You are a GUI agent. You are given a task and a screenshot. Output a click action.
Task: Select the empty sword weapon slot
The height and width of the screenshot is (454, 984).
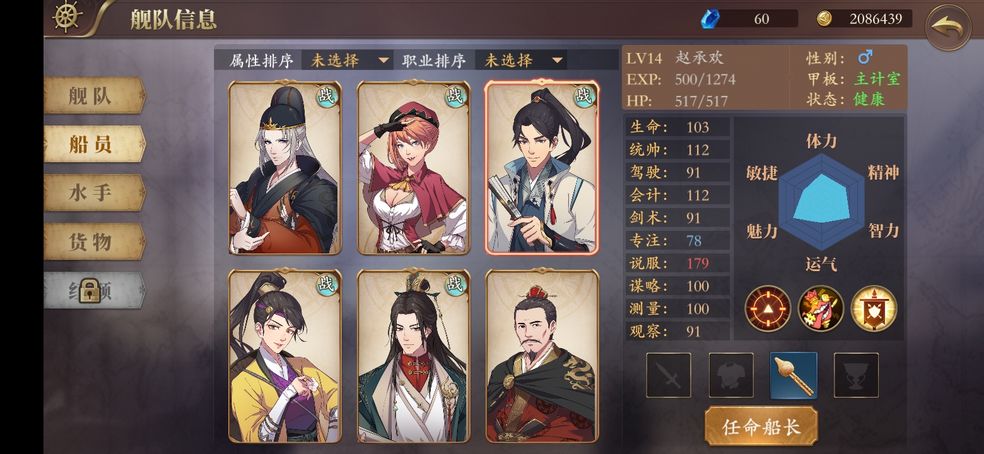click(x=668, y=375)
